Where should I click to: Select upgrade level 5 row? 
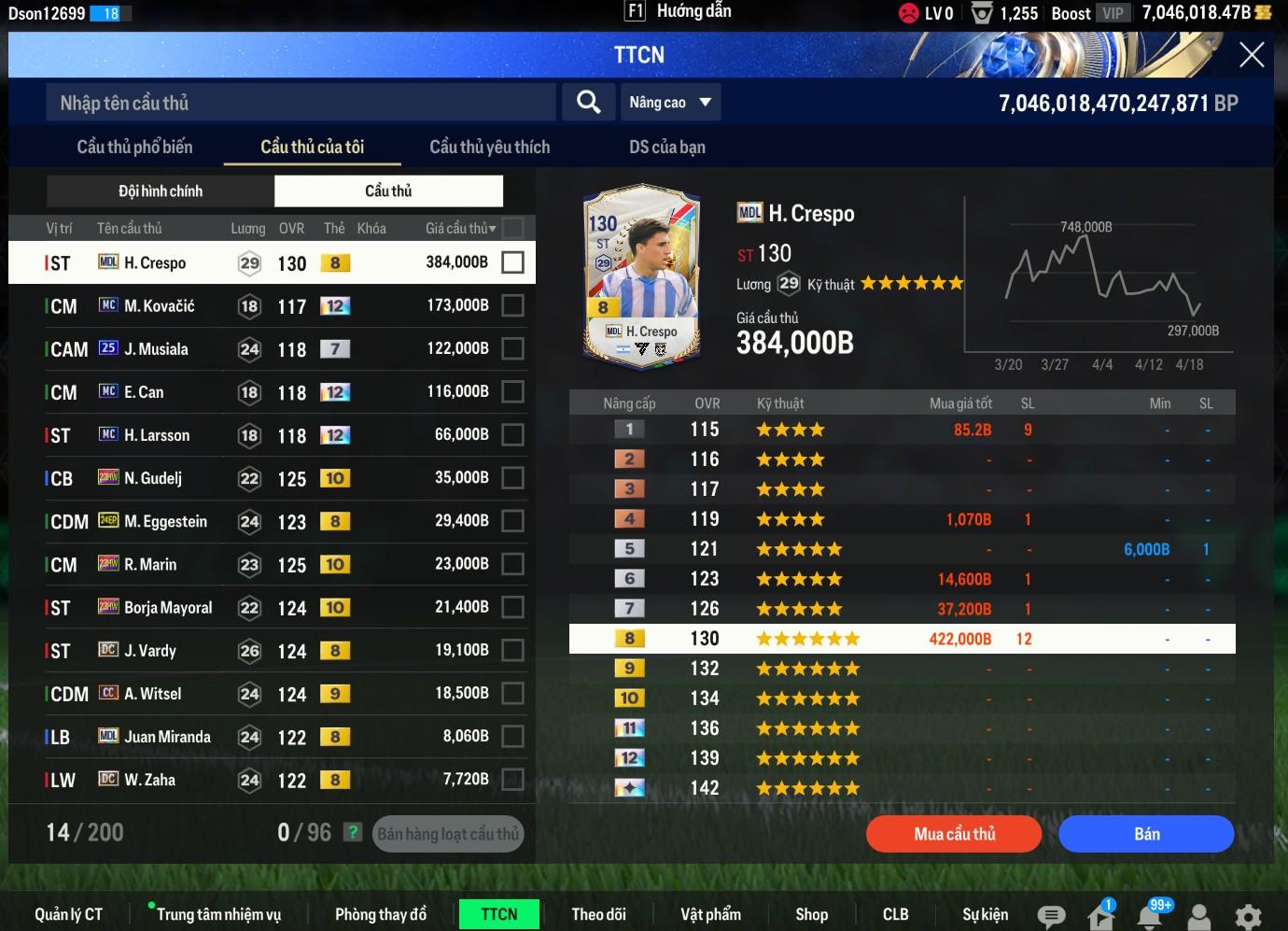coord(902,549)
